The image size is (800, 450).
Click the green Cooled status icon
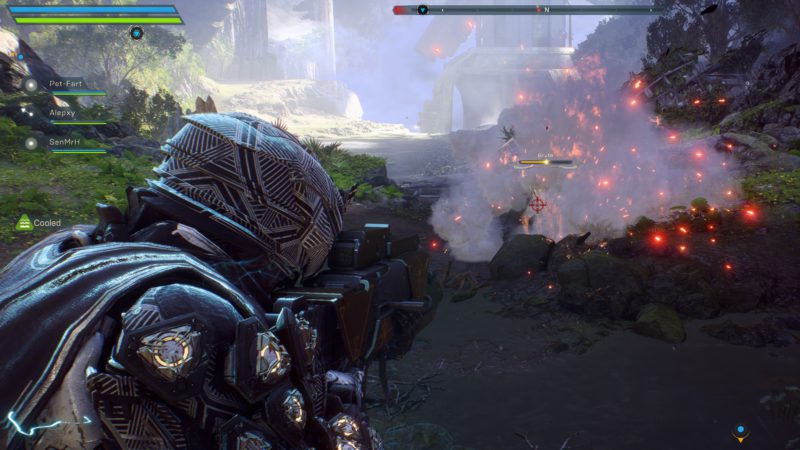point(25,223)
